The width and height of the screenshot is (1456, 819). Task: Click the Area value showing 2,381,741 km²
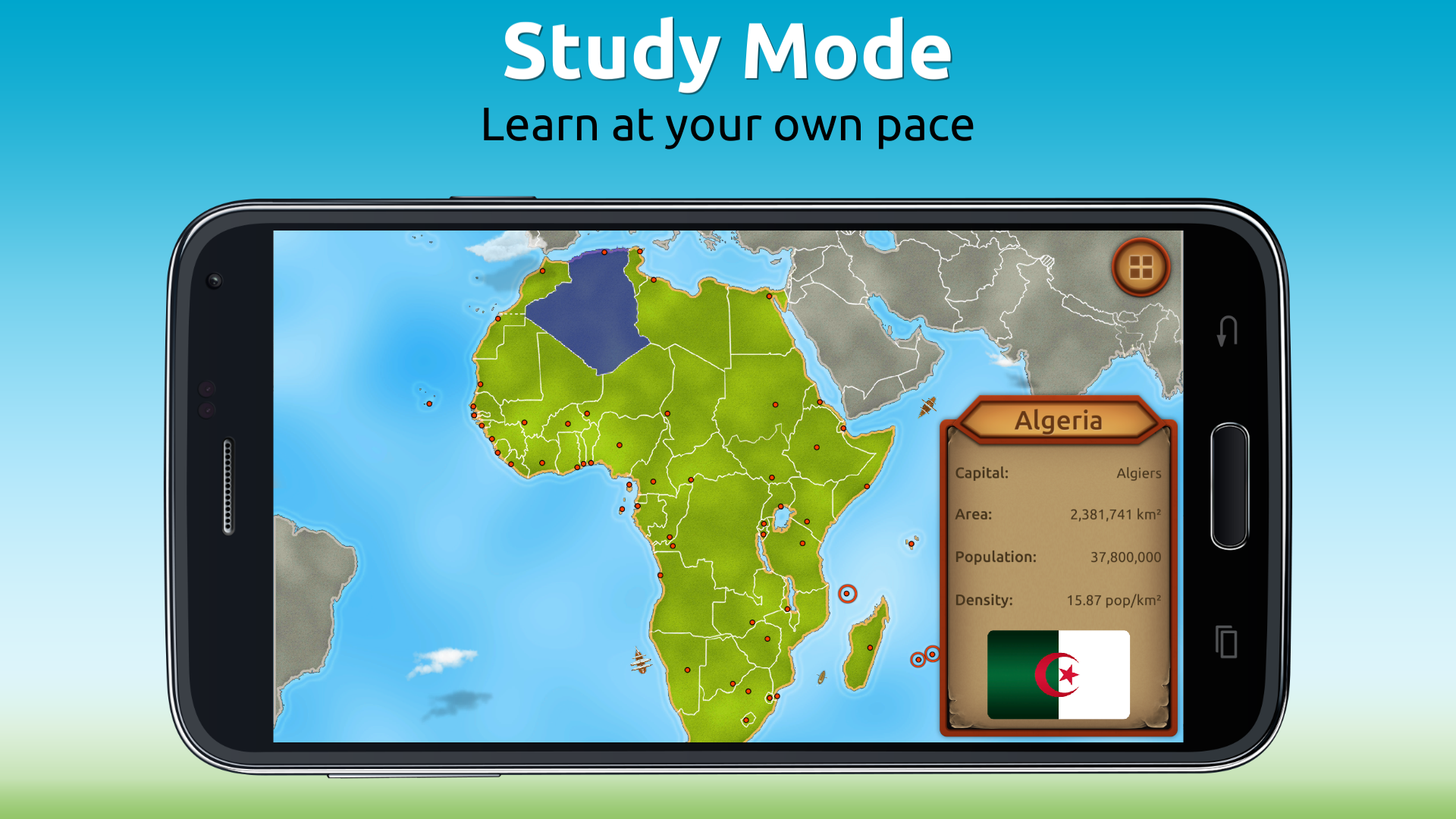tap(1115, 514)
